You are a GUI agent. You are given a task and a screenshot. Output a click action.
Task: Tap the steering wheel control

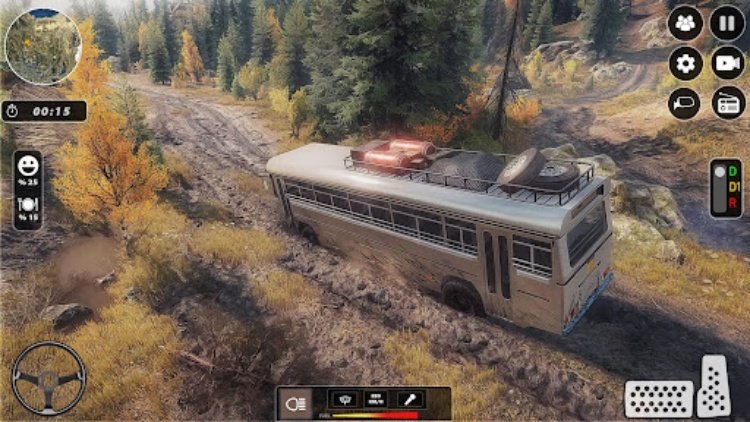48,379
